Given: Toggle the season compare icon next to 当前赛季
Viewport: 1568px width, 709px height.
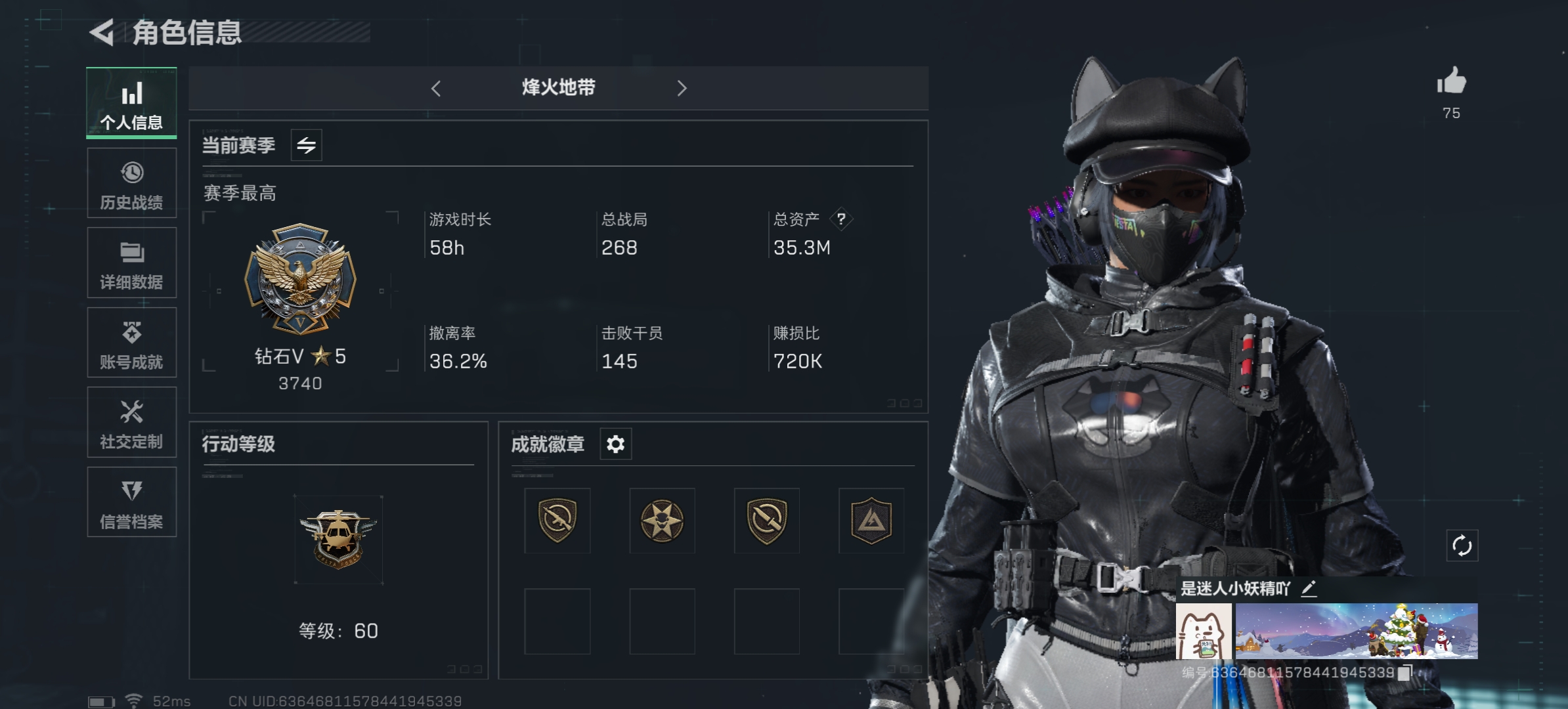Looking at the screenshot, I should click(x=307, y=144).
